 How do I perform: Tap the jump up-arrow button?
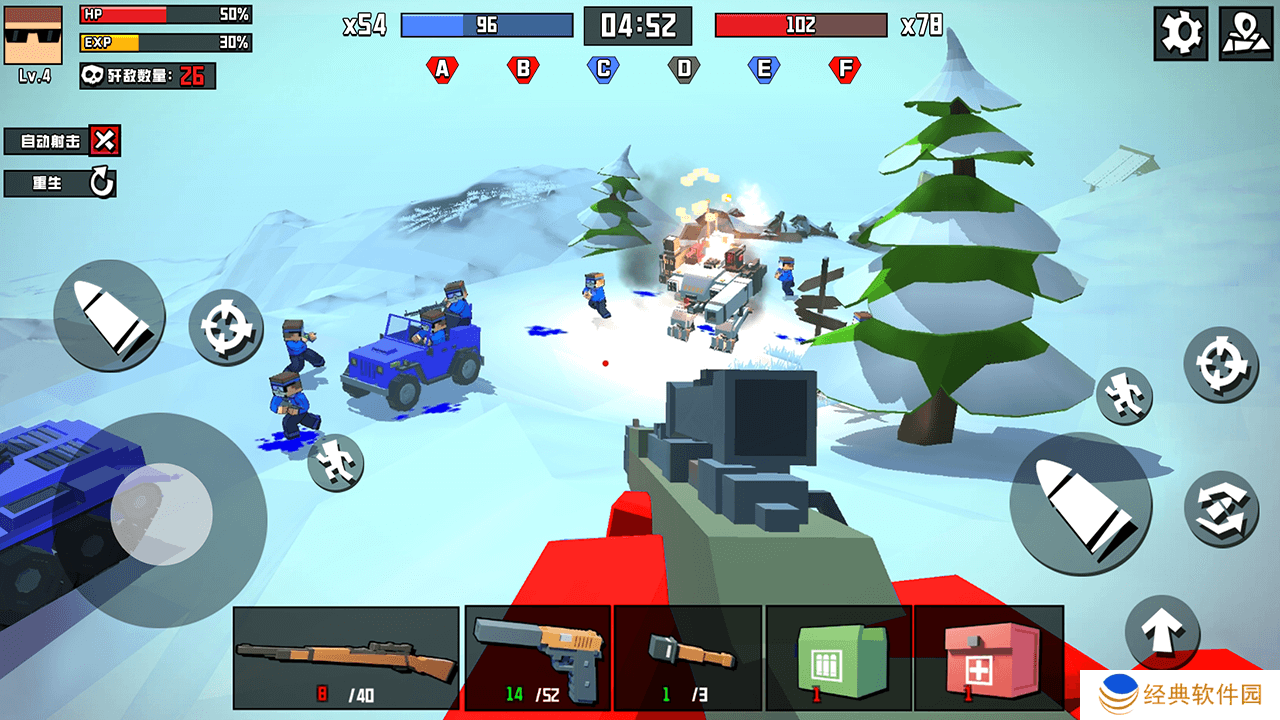point(1162,632)
